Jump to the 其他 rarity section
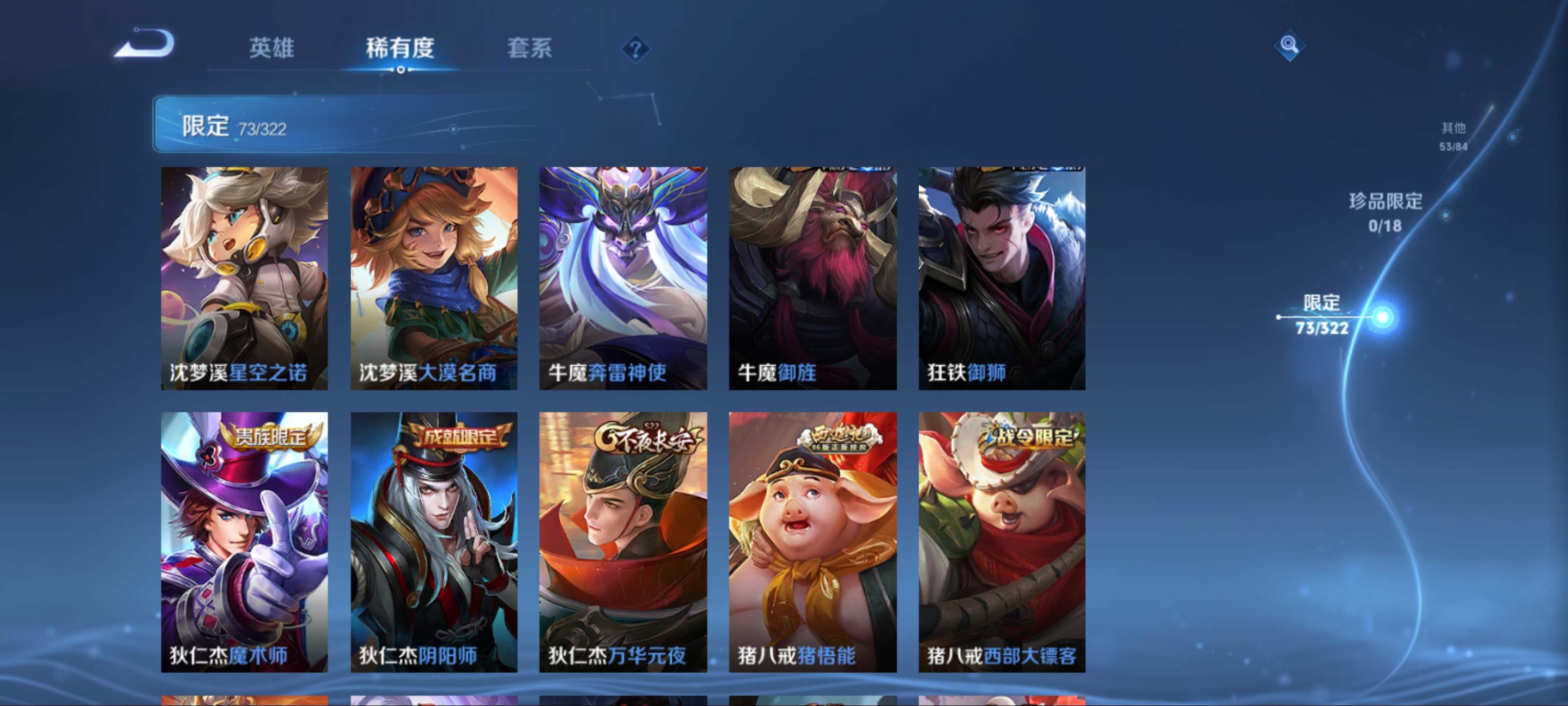This screenshot has width=1568, height=706. [1453, 136]
